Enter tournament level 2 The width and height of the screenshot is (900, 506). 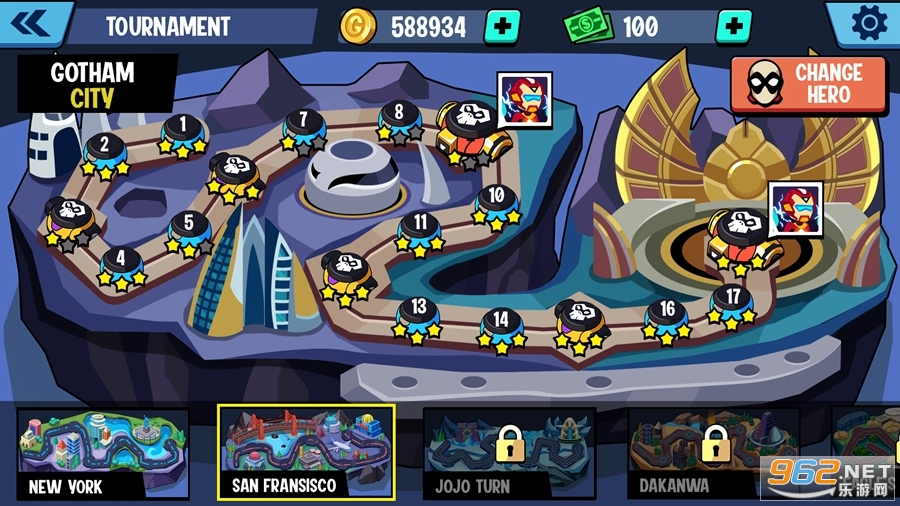click(104, 148)
